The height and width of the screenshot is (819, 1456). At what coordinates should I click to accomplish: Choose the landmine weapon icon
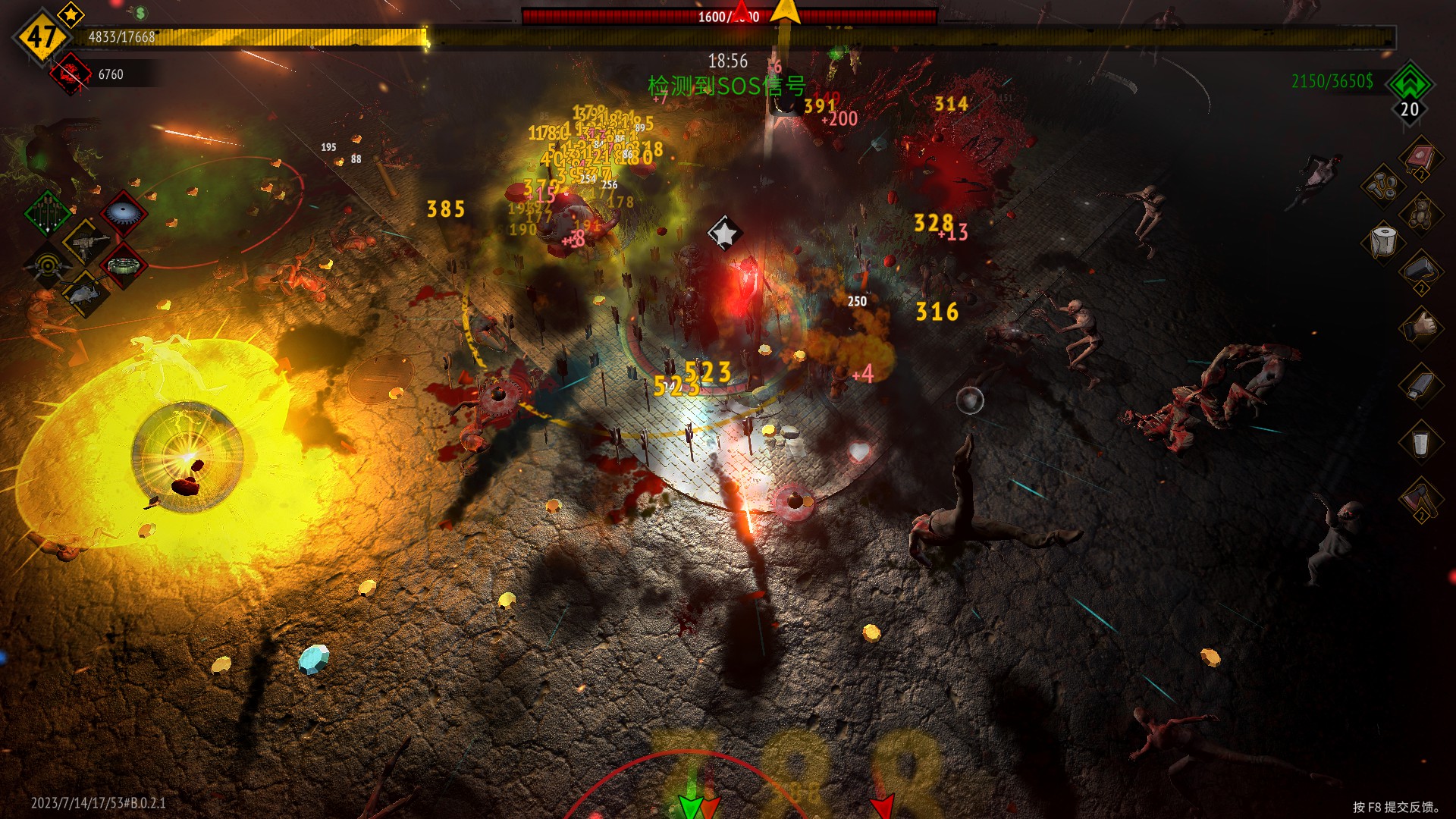click(122, 265)
